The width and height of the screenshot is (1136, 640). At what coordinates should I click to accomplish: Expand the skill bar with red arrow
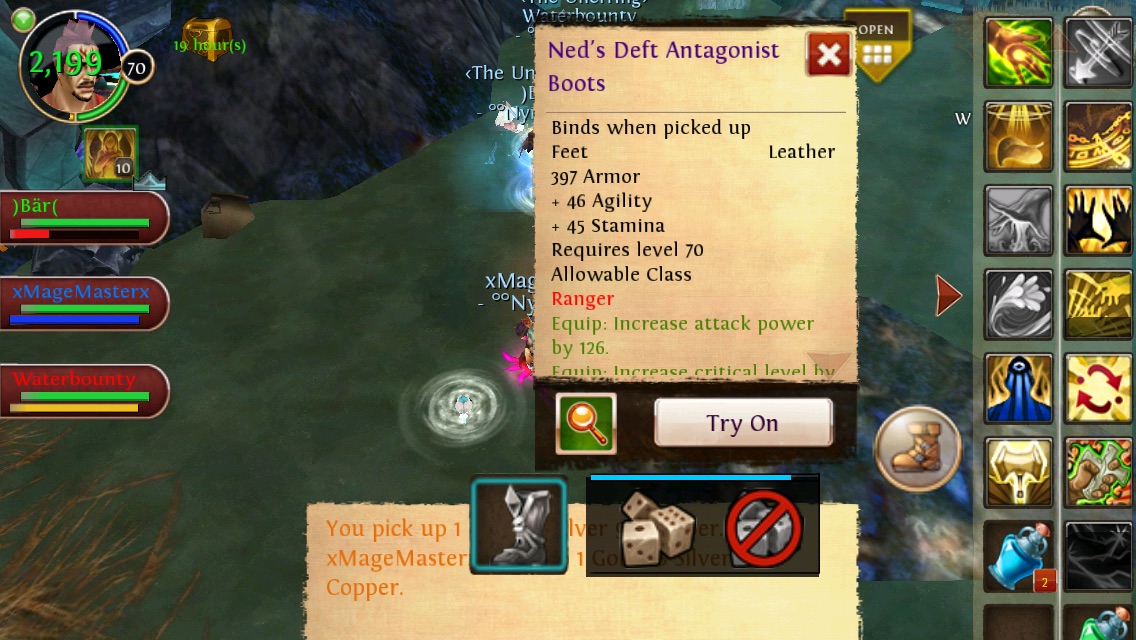tap(947, 295)
